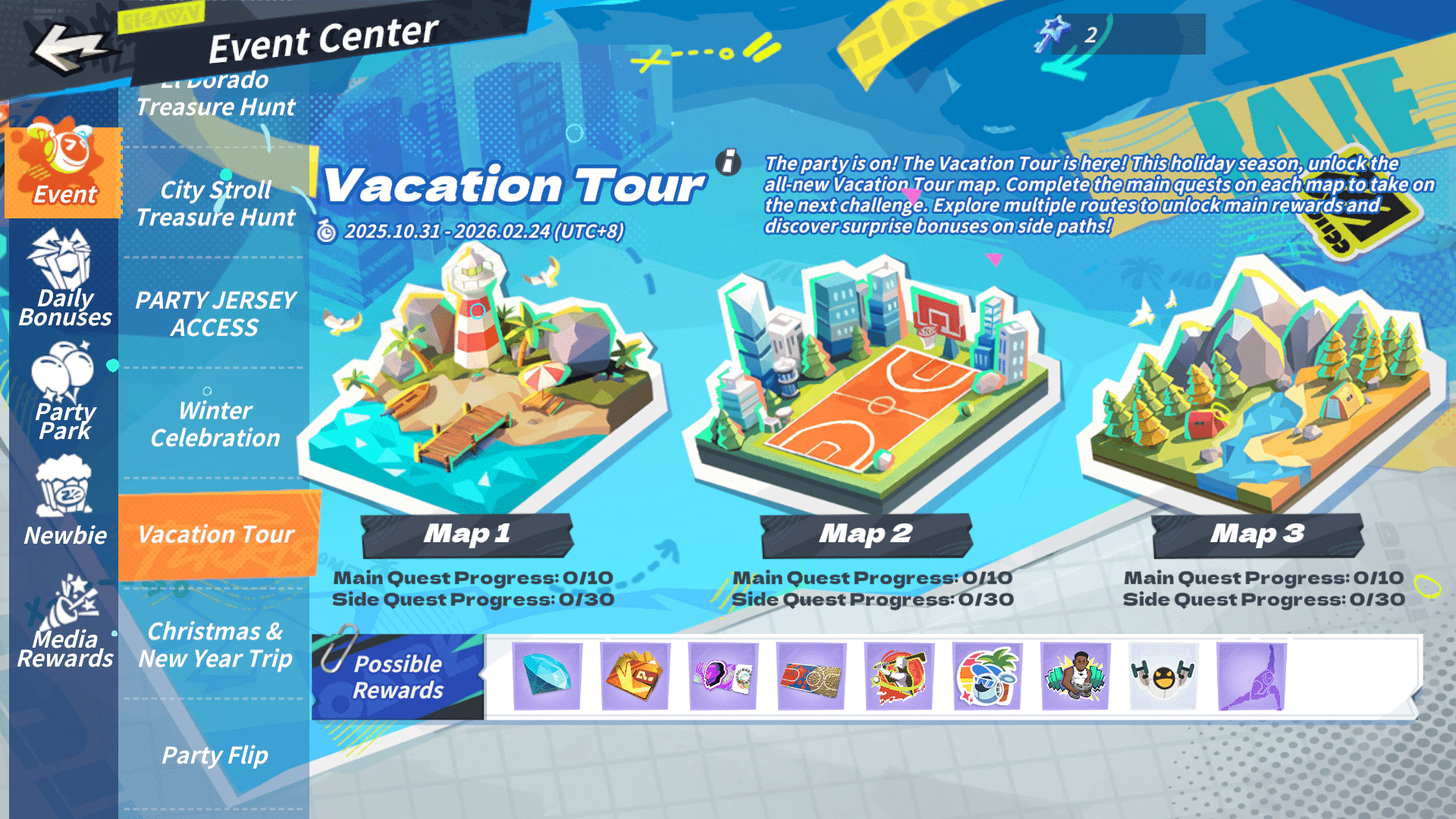Choose Map 2 basketball court city
1456x819 pixels.
pyautogui.click(x=872, y=379)
